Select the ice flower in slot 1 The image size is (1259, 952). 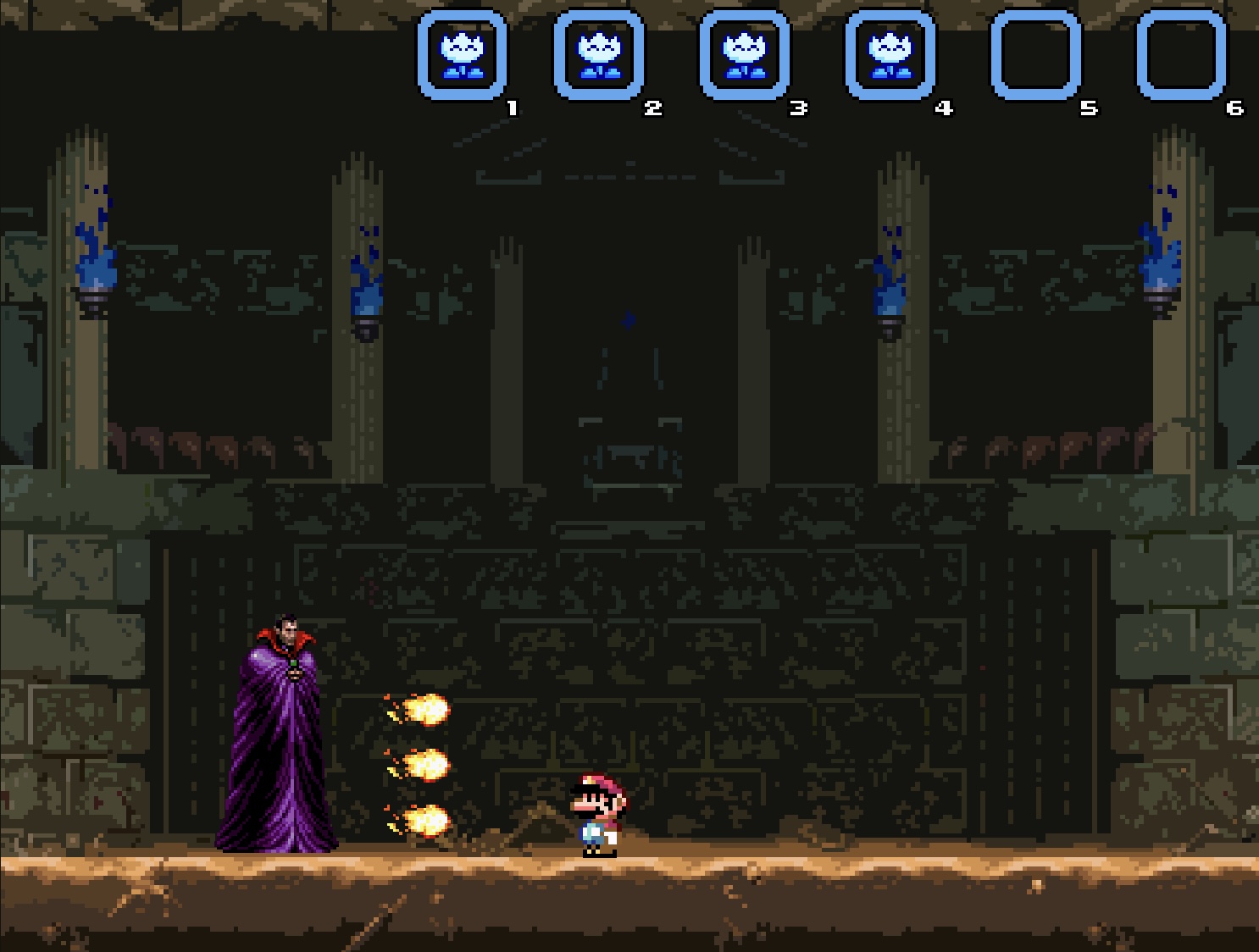(462, 53)
